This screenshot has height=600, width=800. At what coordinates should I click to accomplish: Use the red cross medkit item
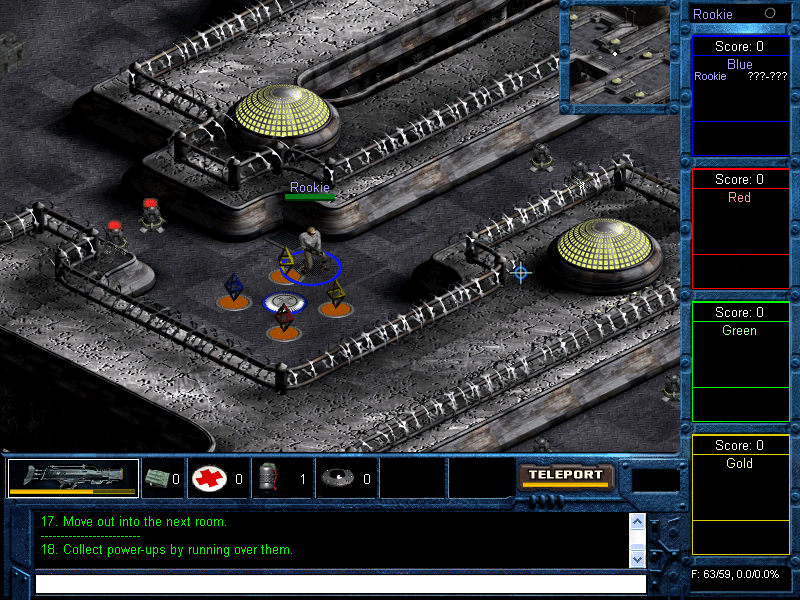tap(209, 478)
